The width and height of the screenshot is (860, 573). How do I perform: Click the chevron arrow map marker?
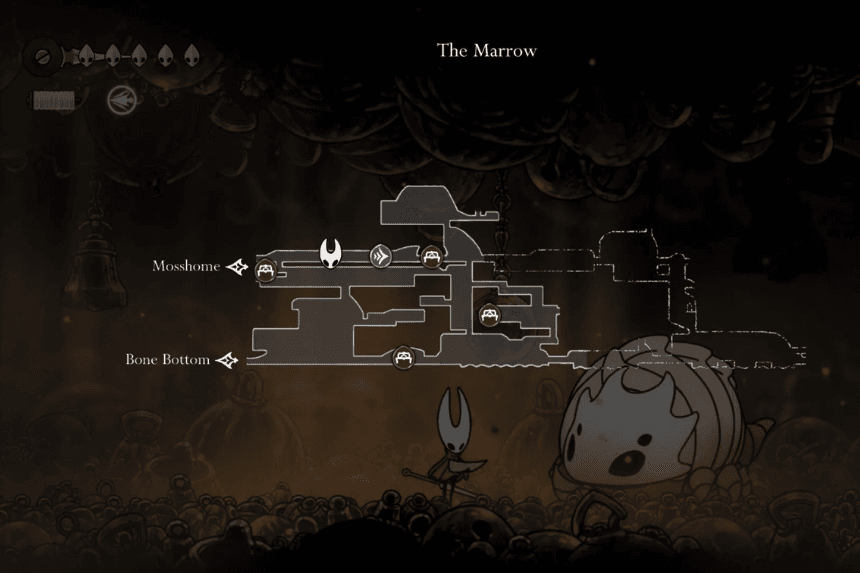(380, 256)
